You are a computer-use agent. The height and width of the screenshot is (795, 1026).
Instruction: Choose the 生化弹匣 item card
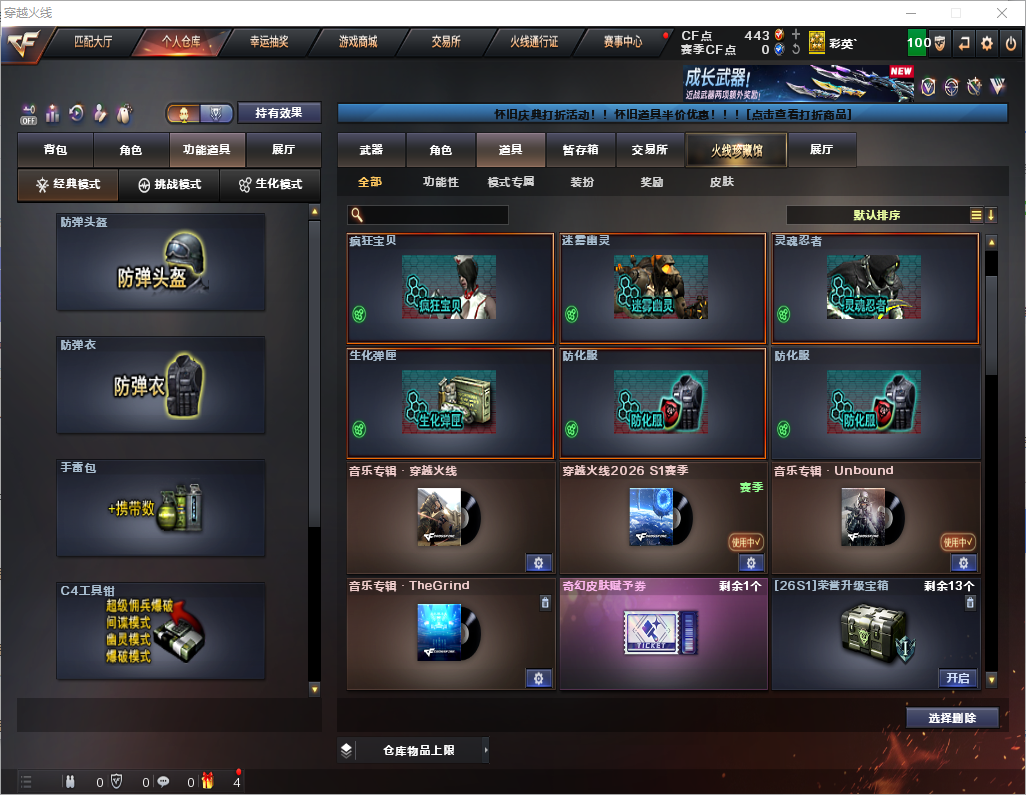click(x=450, y=403)
